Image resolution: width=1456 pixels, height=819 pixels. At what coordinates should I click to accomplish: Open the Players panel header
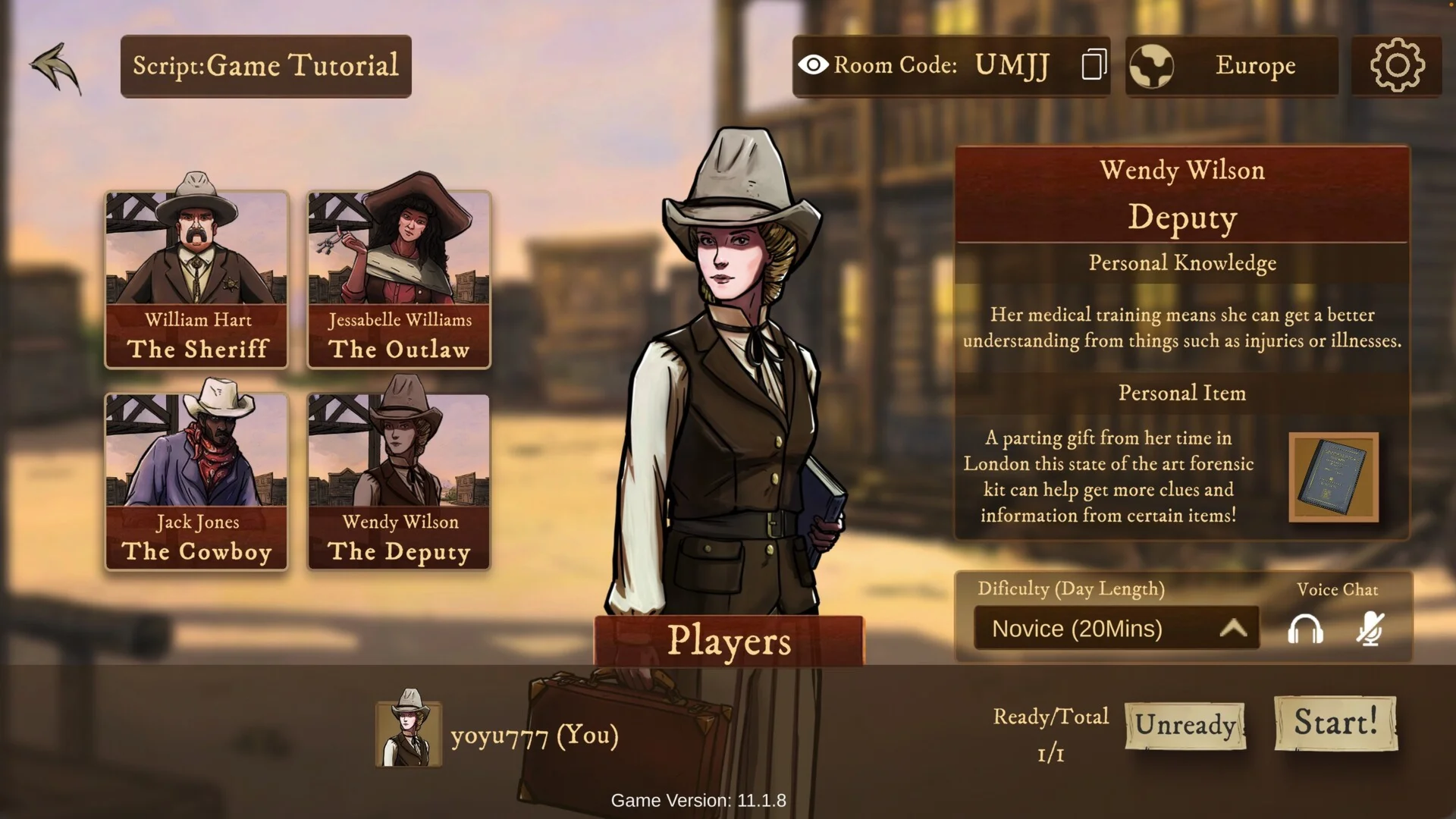point(729,641)
